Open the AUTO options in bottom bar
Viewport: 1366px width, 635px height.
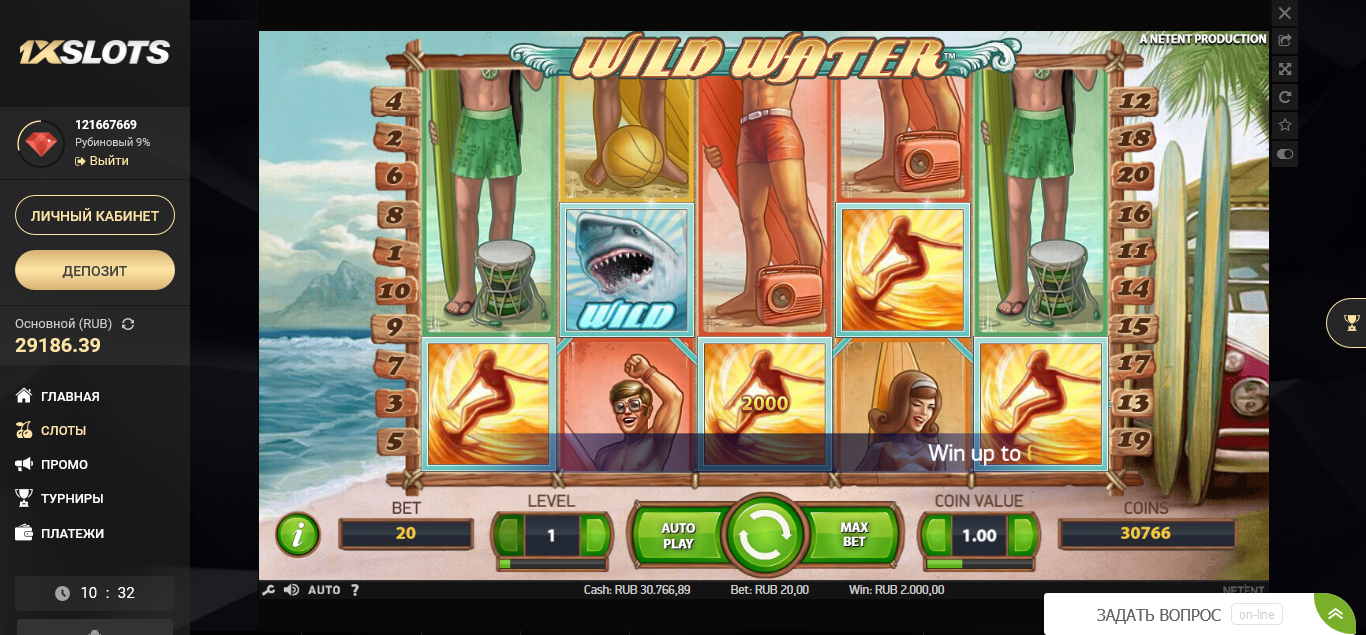click(x=324, y=590)
